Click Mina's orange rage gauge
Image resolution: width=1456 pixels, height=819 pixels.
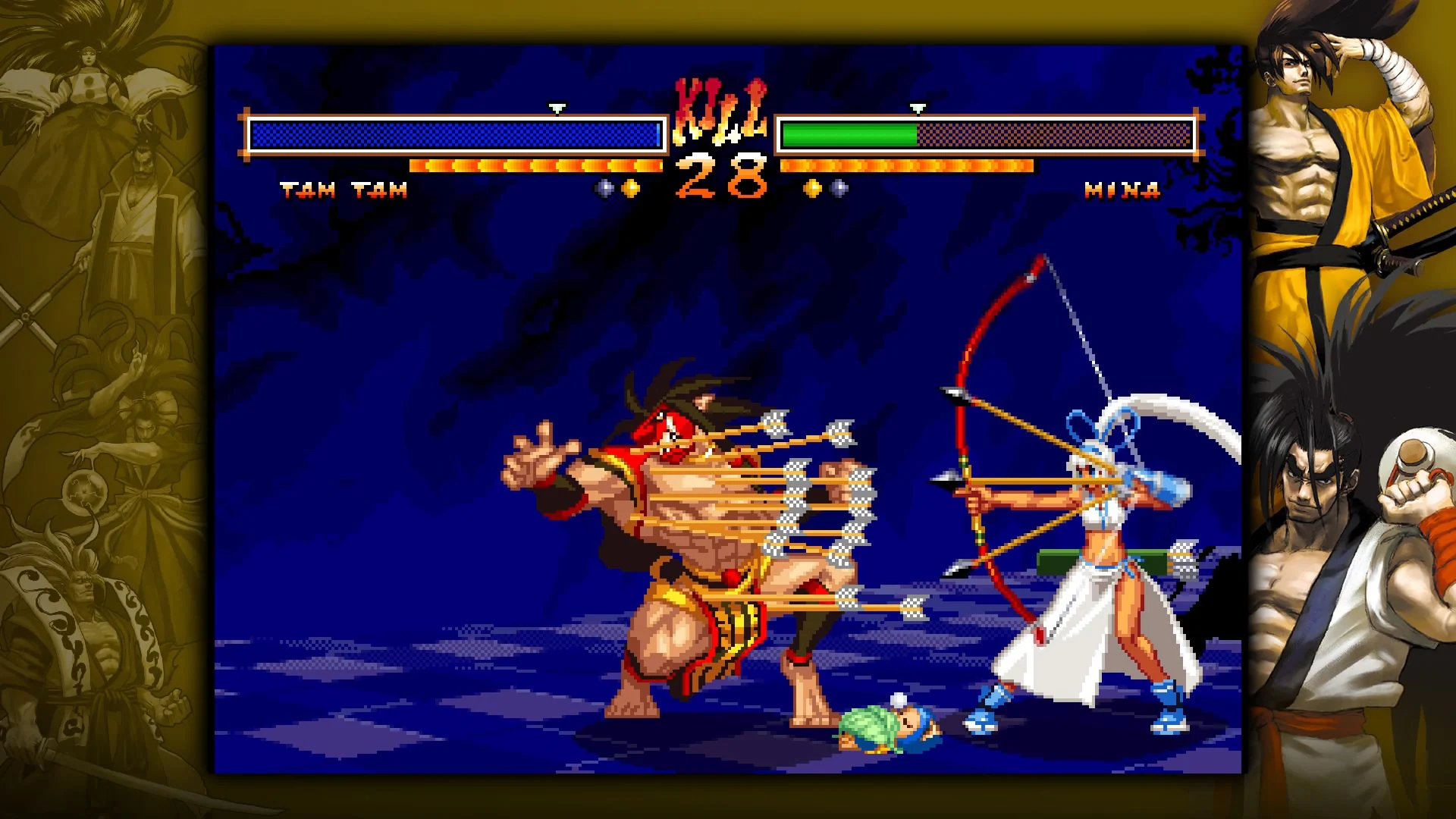click(x=907, y=164)
